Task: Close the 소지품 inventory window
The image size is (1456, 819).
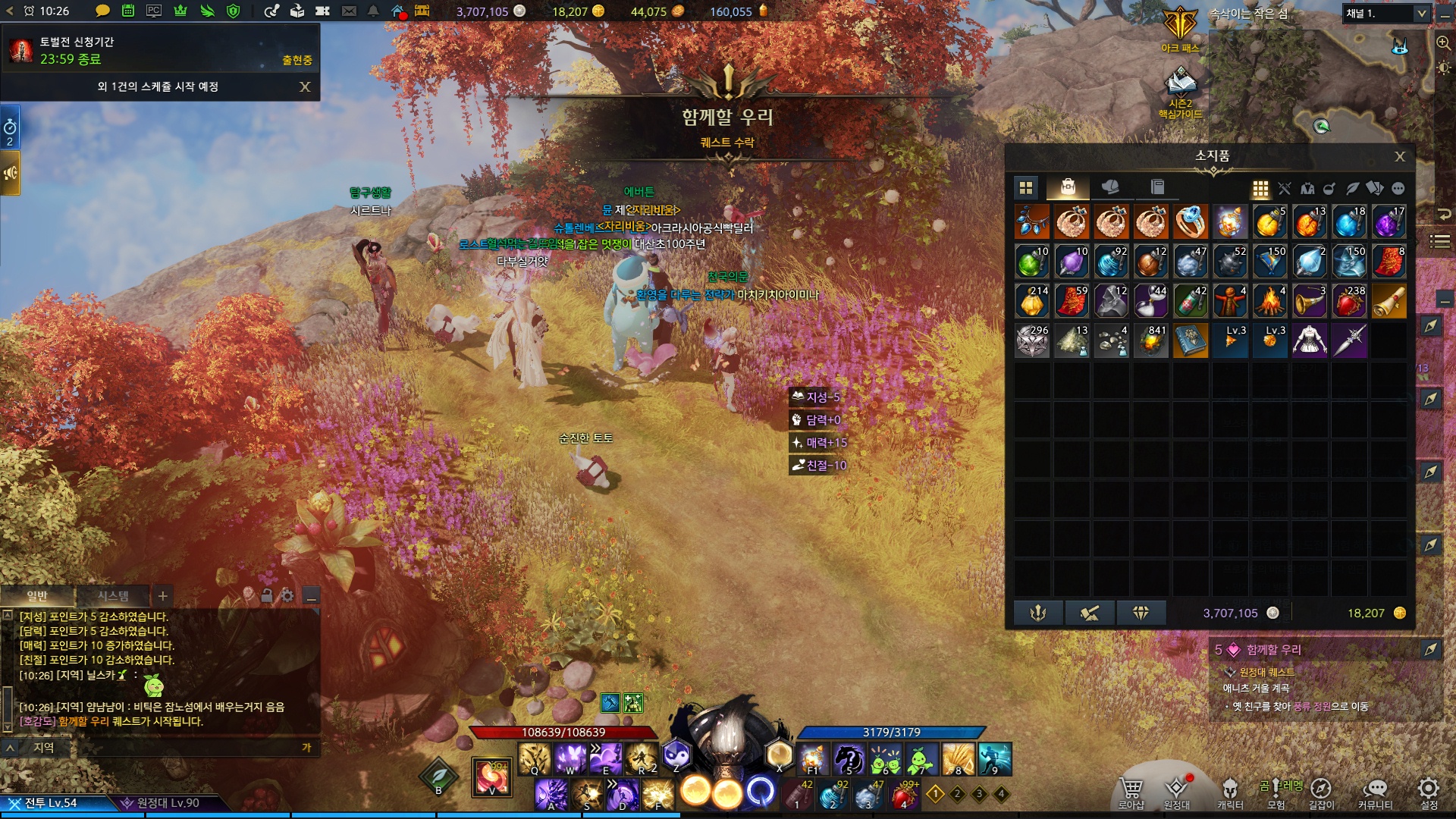Action: click(1399, 157)
